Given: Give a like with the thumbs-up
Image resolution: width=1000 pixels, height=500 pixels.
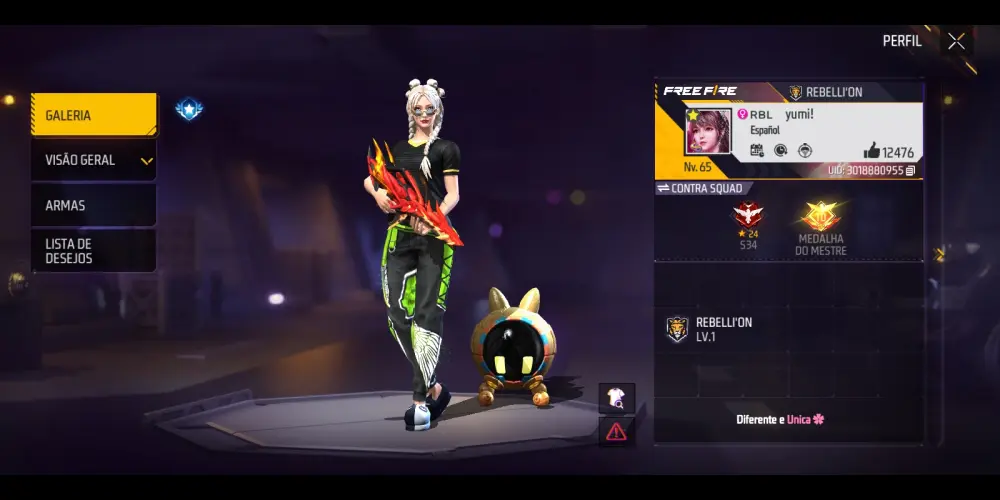Looking at the screenshot, I should tap(871, 151).
